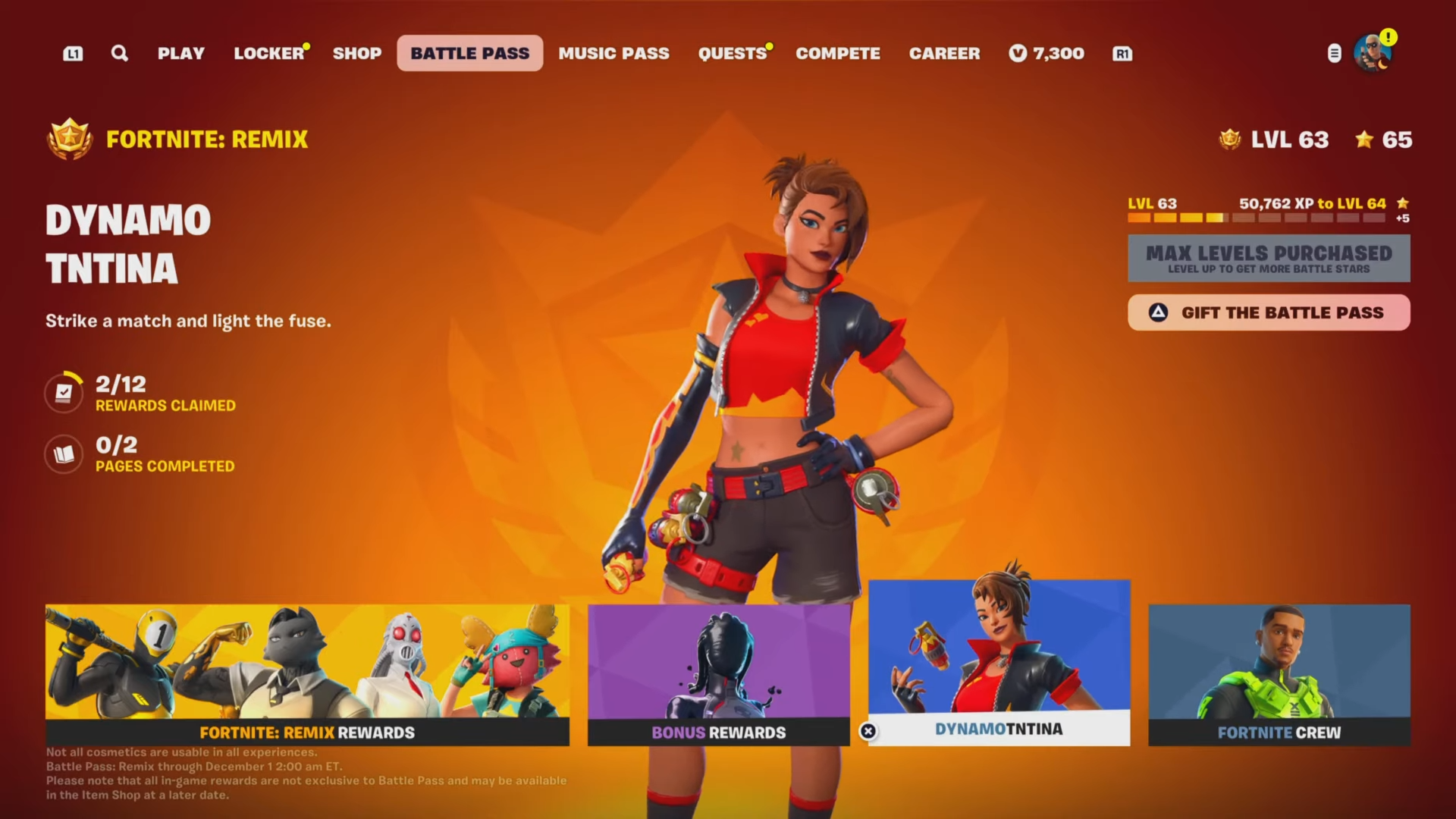The image size is (1456, 819).
Task: Select the R1 shoulder button indicator
Action: tap(1122, 53)
